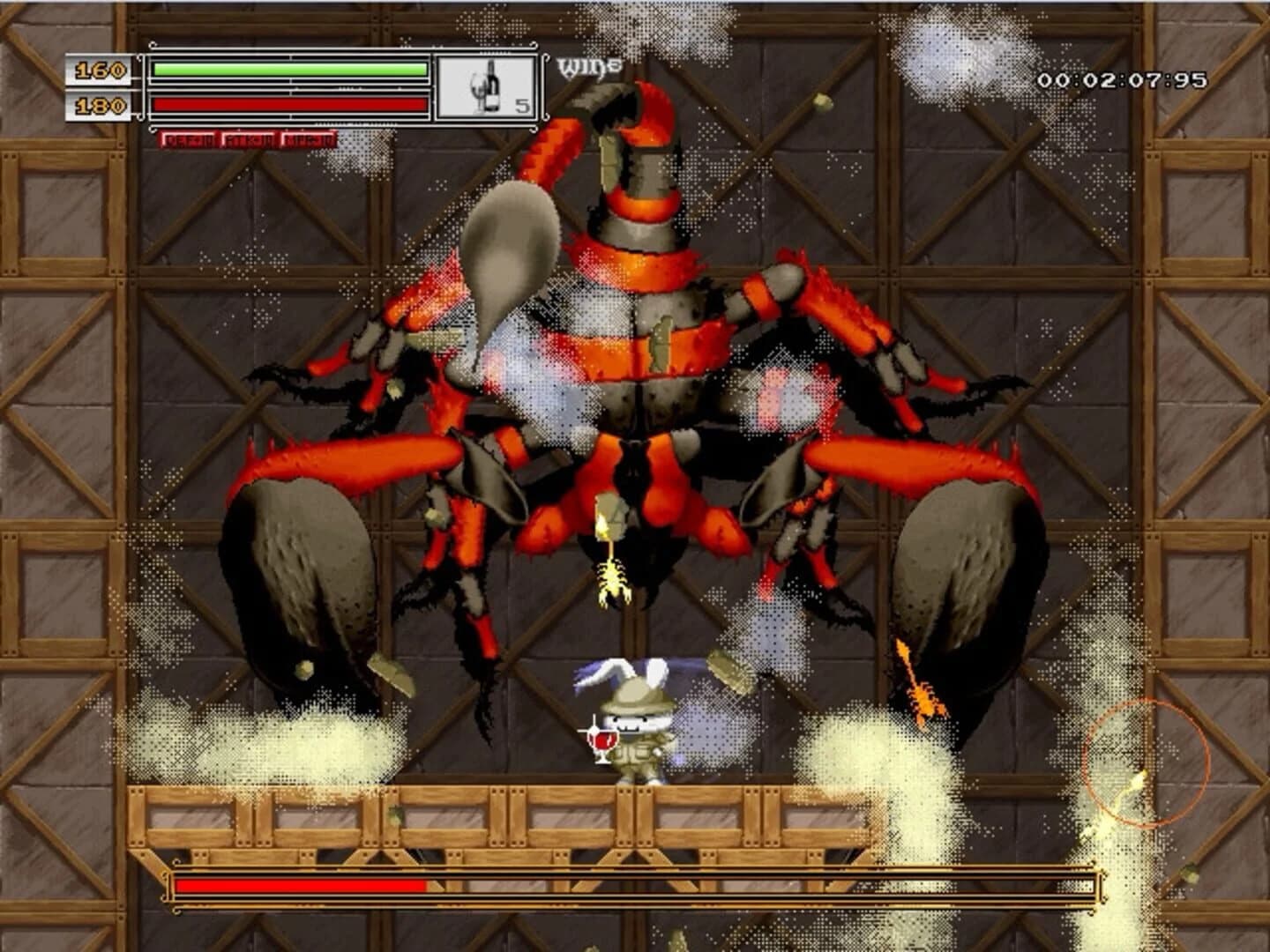Click the red health bar under the green one
The width and height of the screenshot is (1270, 952).
(x=288, y=104)
